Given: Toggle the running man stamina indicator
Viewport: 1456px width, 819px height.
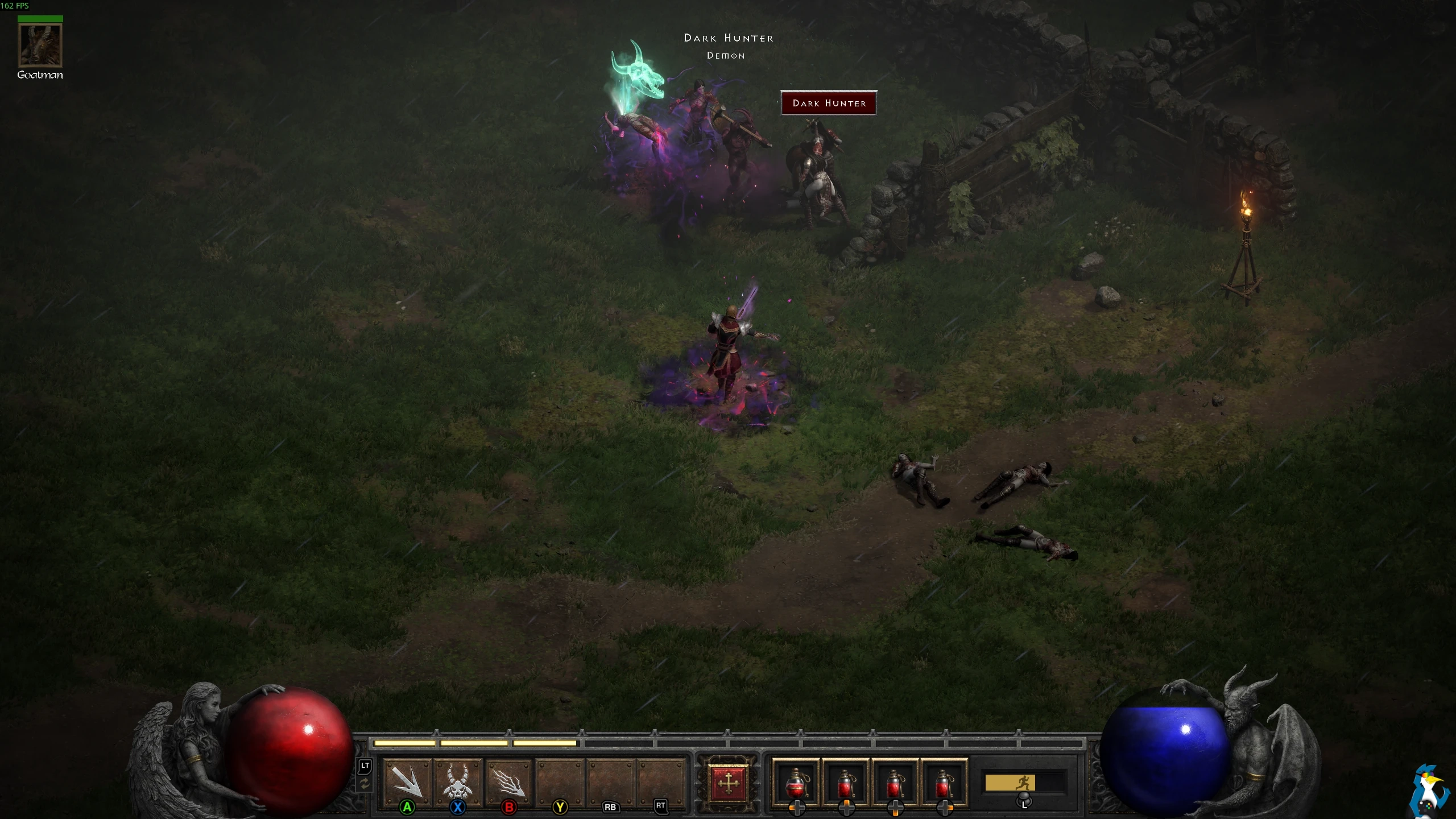Looking at the screenshot, I should click(x=1024, y=783).
